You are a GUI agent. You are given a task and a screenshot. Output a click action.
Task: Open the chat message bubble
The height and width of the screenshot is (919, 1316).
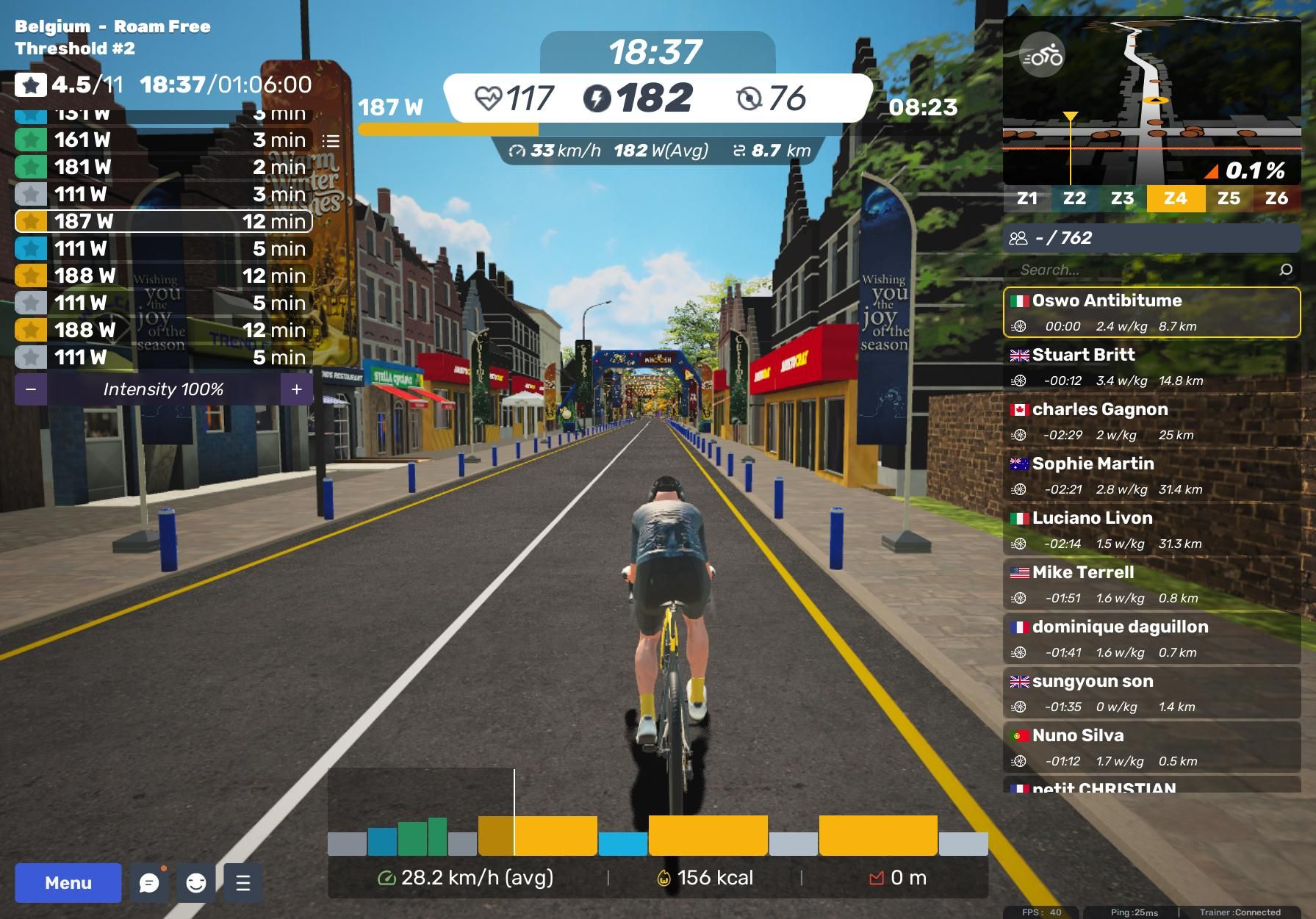[149, 882]
